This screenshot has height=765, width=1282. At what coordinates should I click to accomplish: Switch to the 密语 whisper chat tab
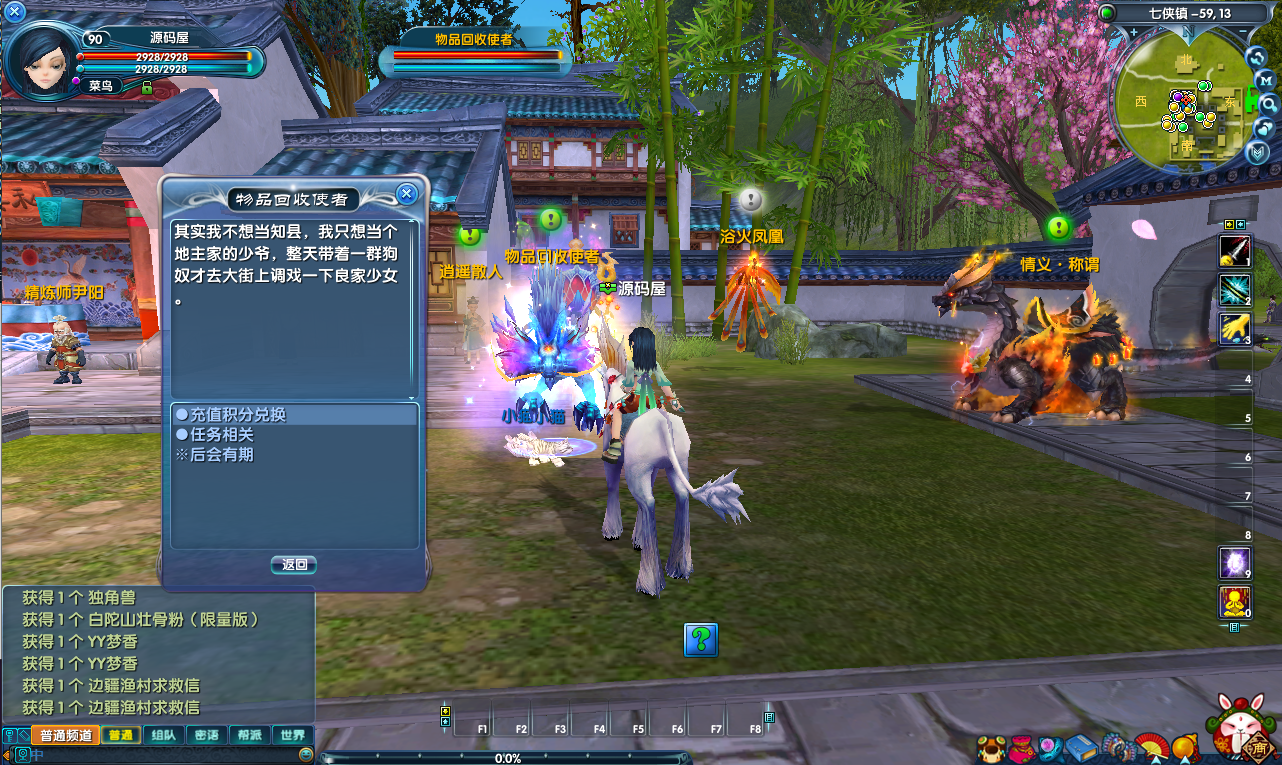coord(206,735)
